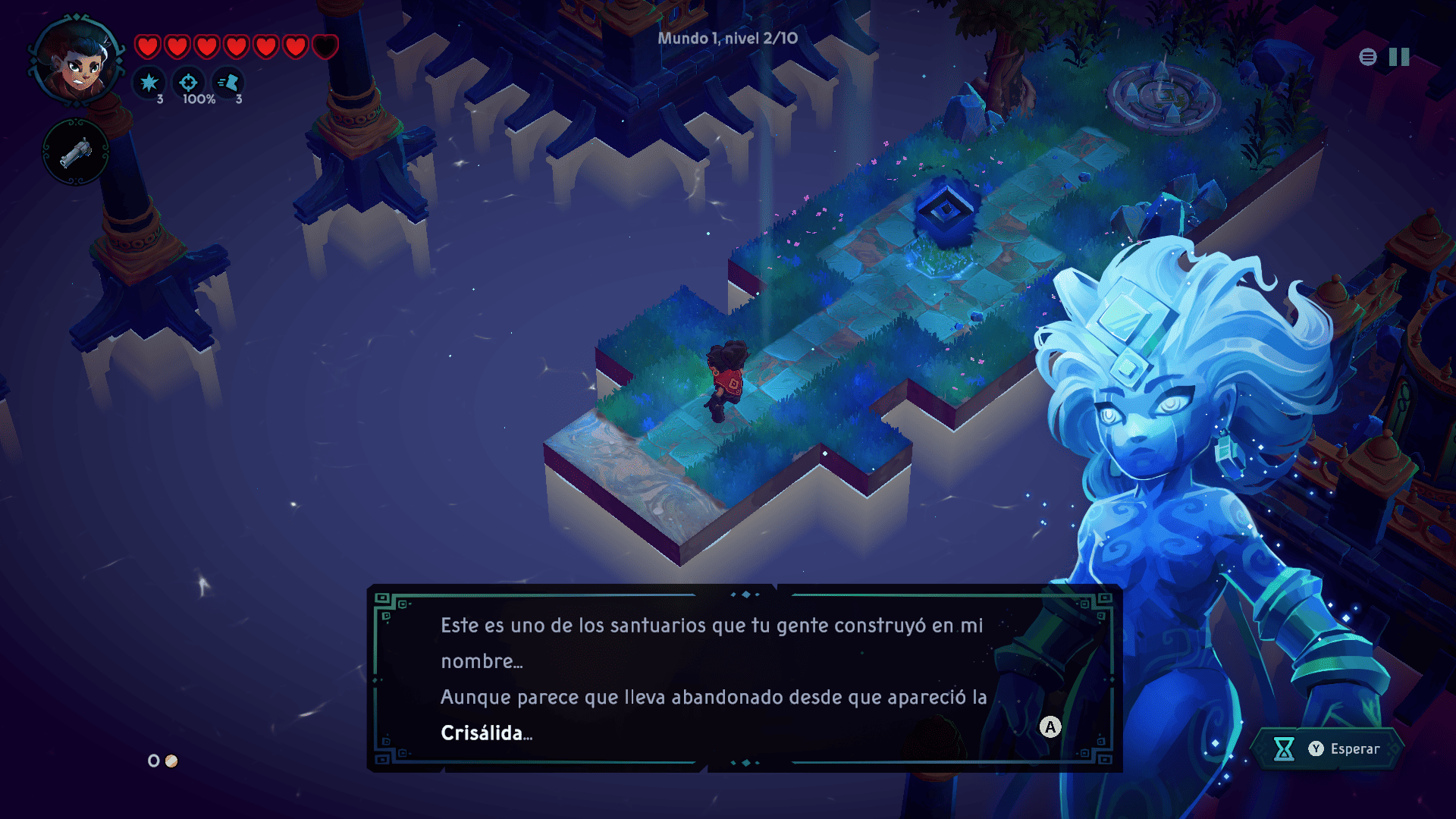Select the equipped pistol weapon slot

tap(75, 152)
